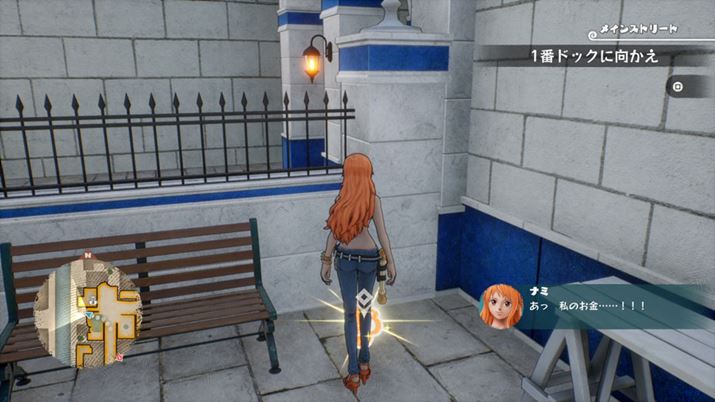Open the circular minimap

tap(88, 309)
